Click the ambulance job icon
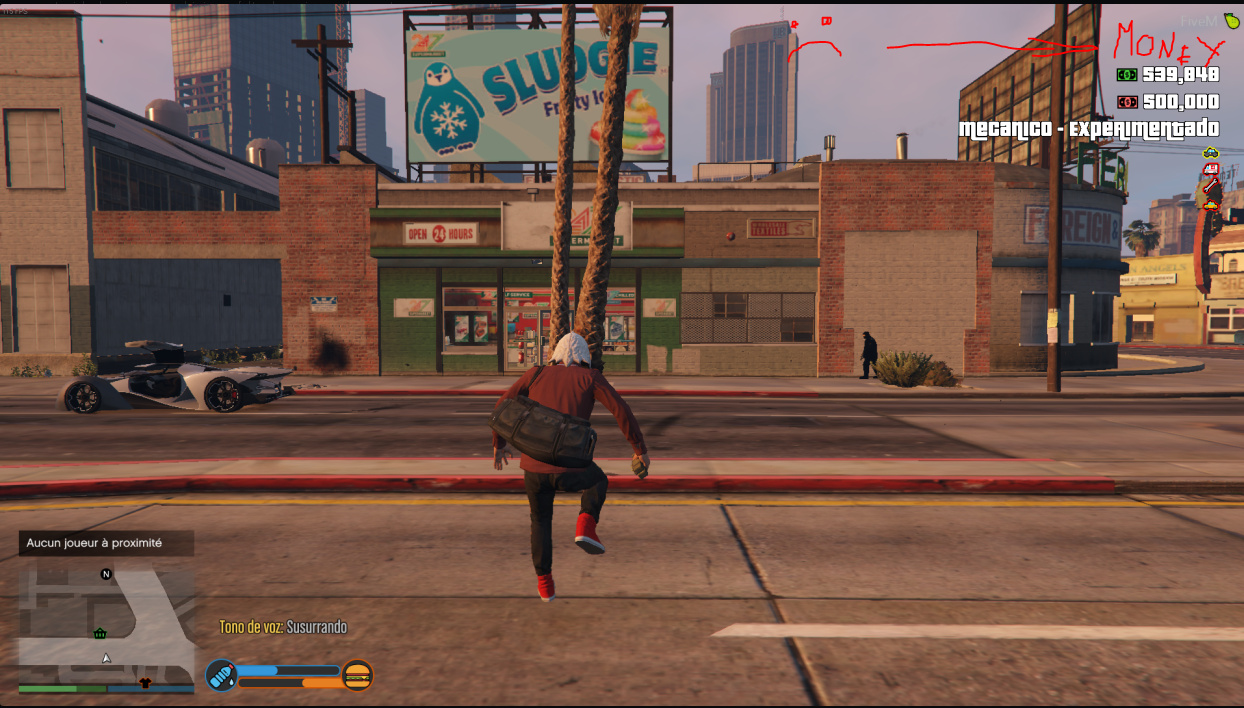This screenshot has width=1244, height=708. [1211, 170]
